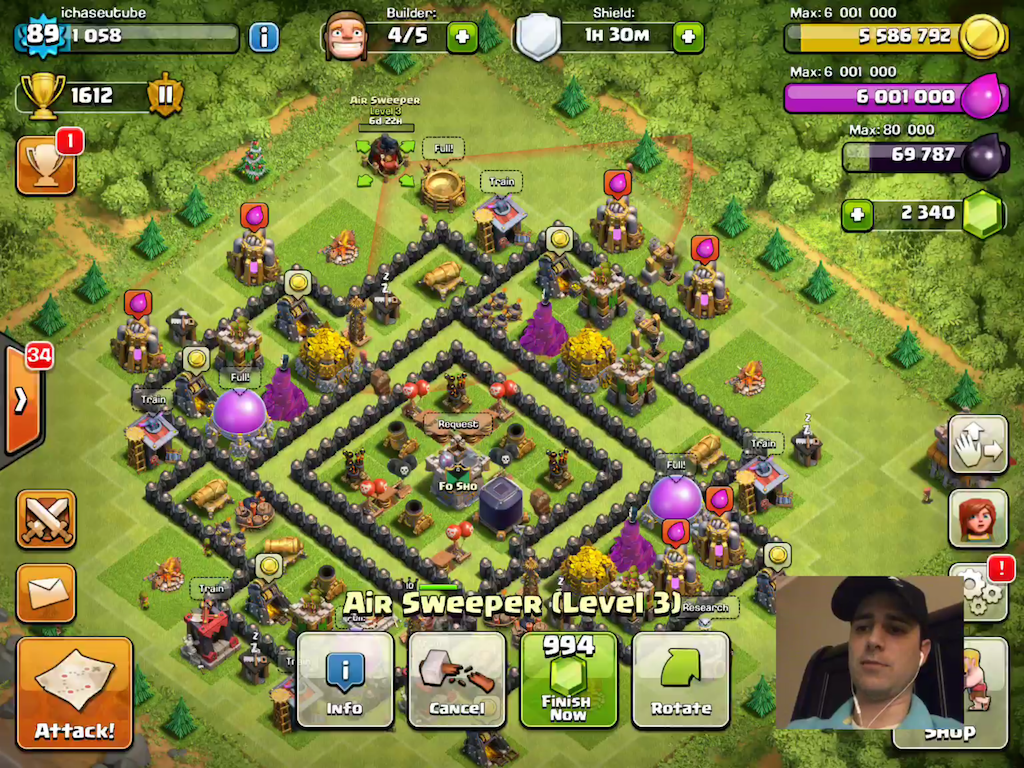1024x768 pixels.
Task: Open Air Sweeper Info
Action: (345, 679)
